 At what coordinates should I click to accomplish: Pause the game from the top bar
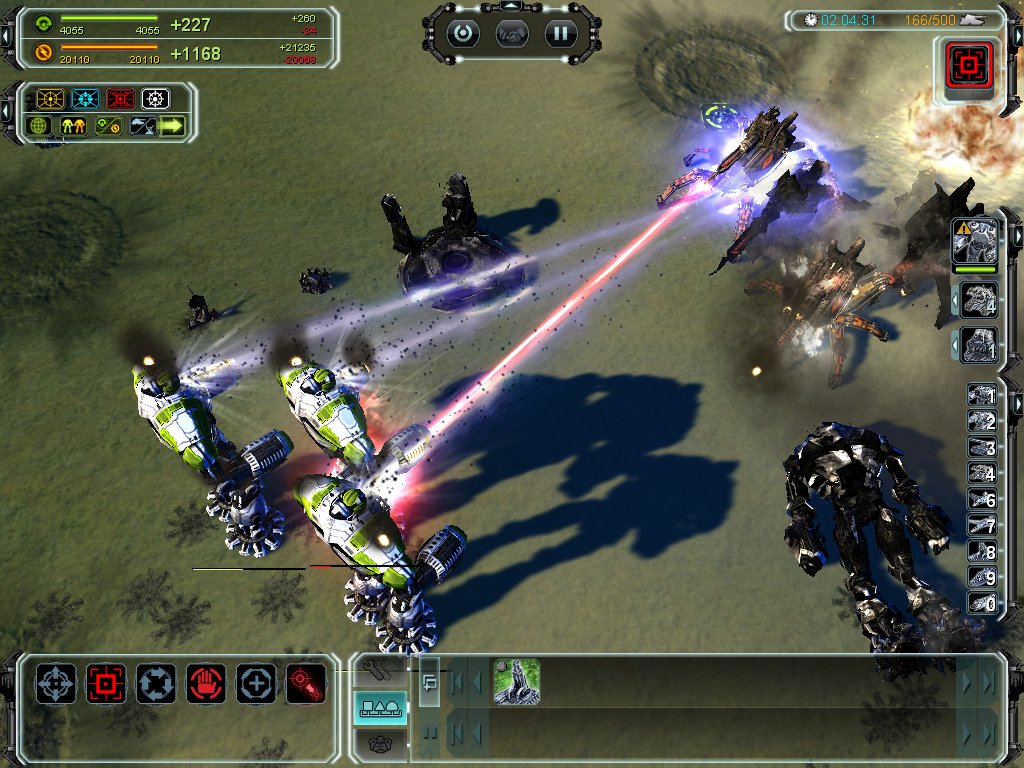[561, 33]
